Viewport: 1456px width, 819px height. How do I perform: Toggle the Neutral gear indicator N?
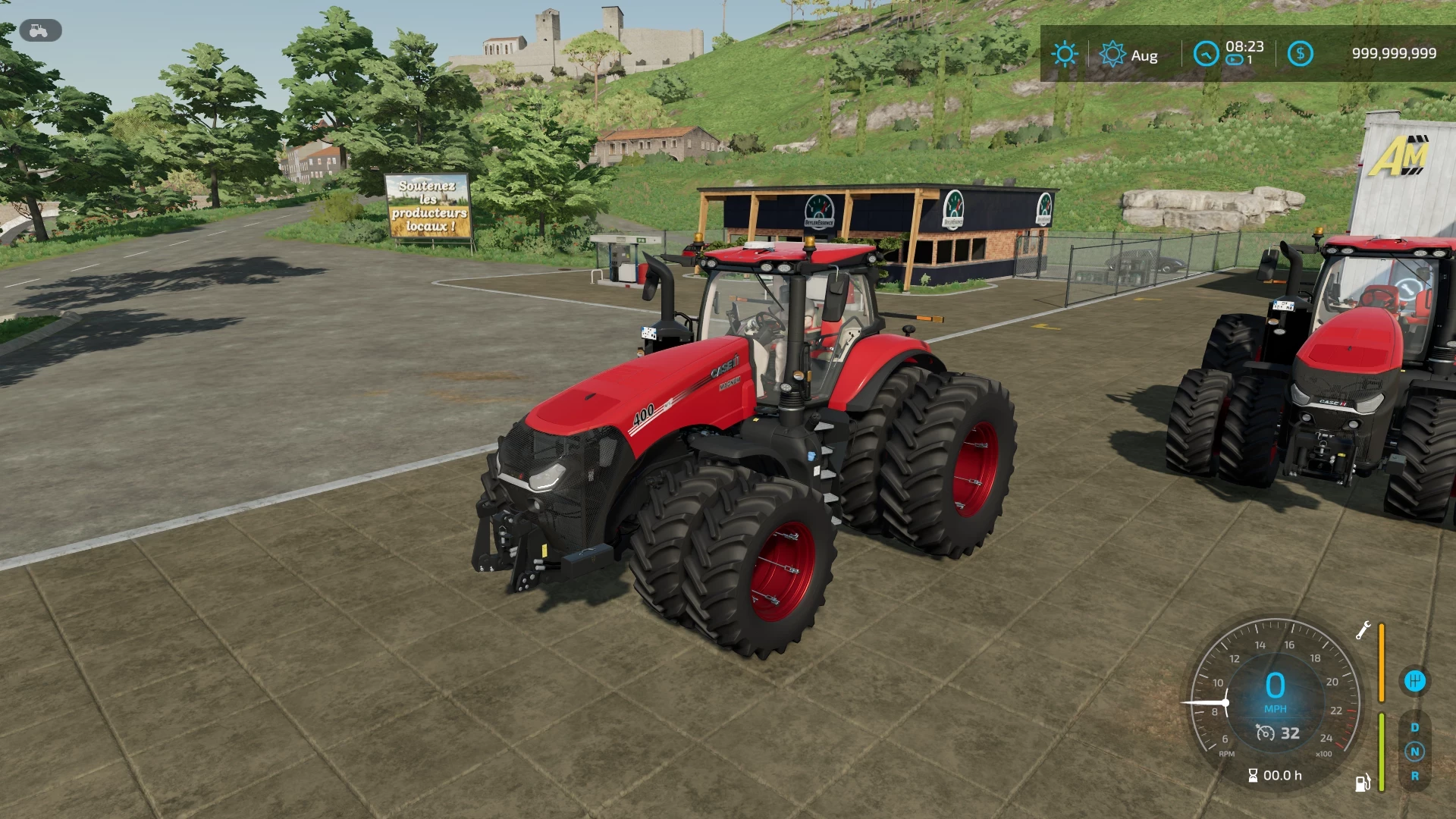[1415, 752]
